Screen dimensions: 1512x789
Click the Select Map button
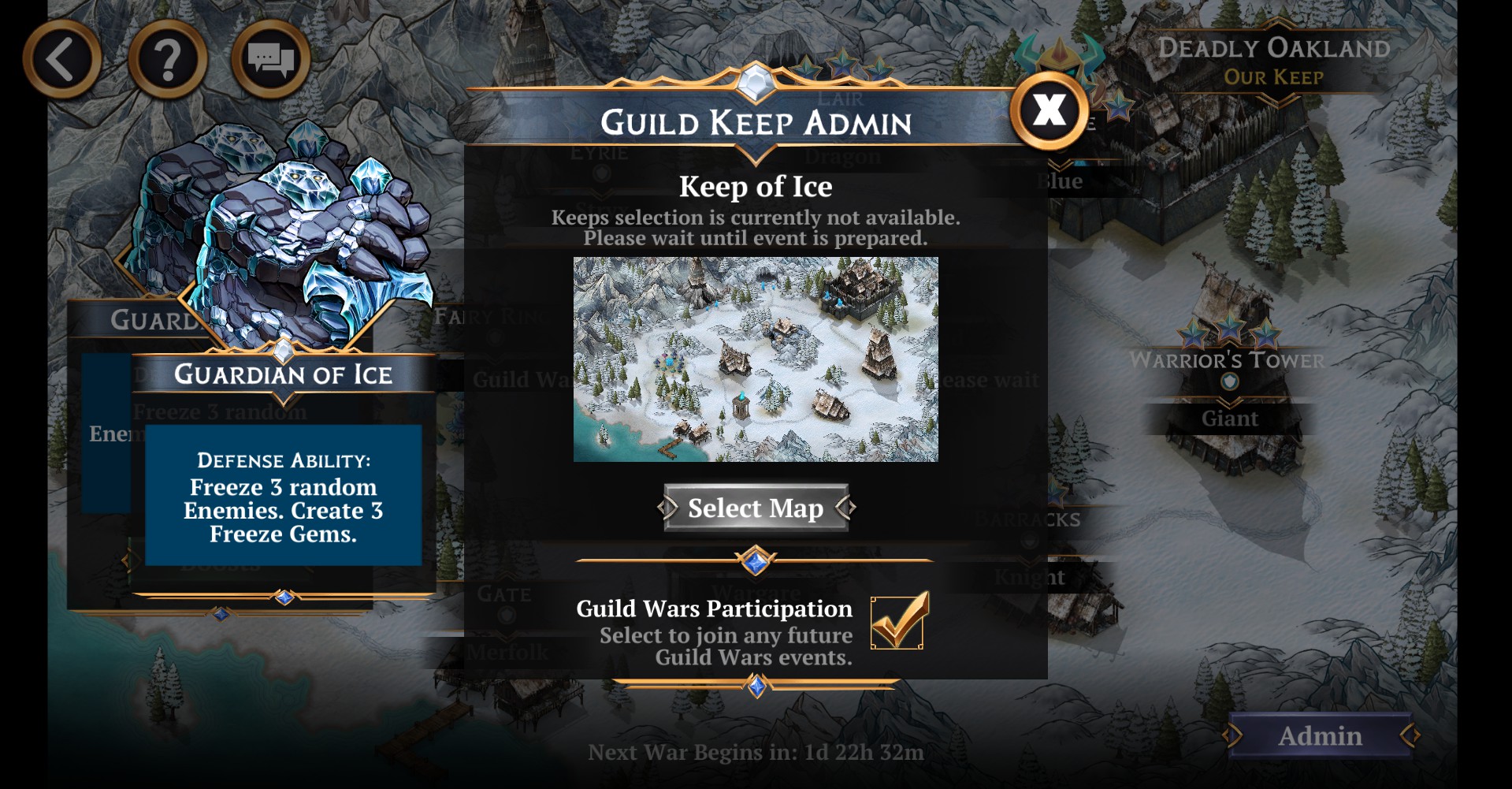(756, 508)
